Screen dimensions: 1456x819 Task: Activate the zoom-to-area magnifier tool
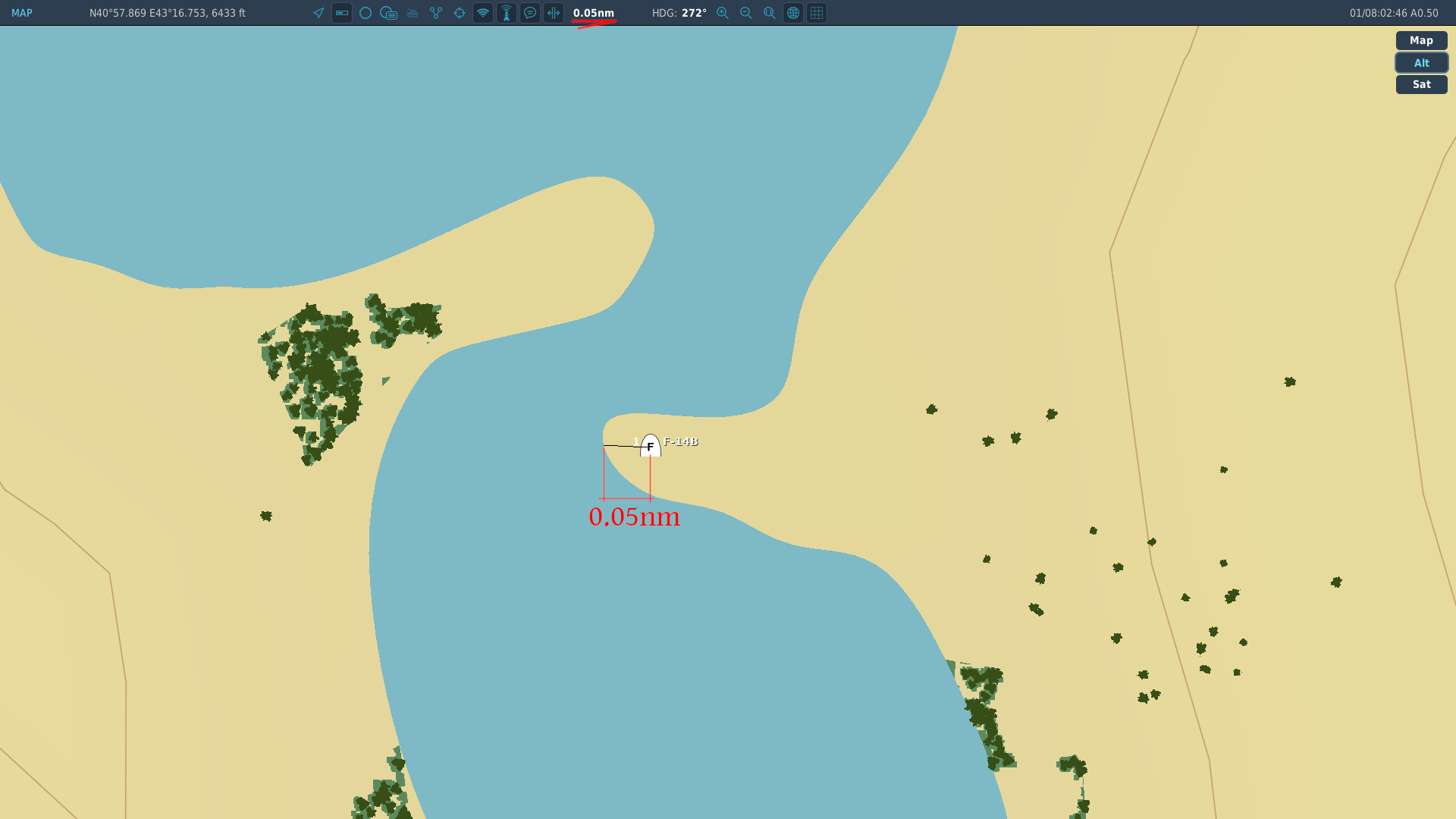tap(770, 13)
